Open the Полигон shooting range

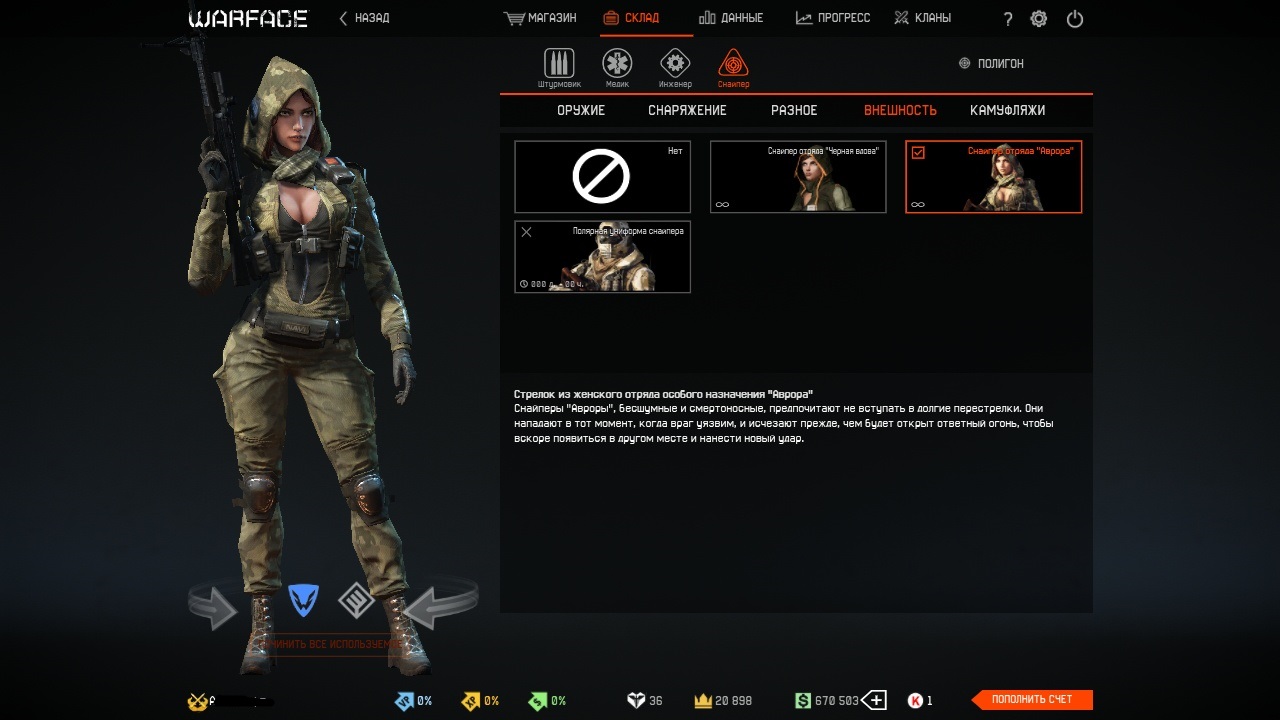coord(991,63)
